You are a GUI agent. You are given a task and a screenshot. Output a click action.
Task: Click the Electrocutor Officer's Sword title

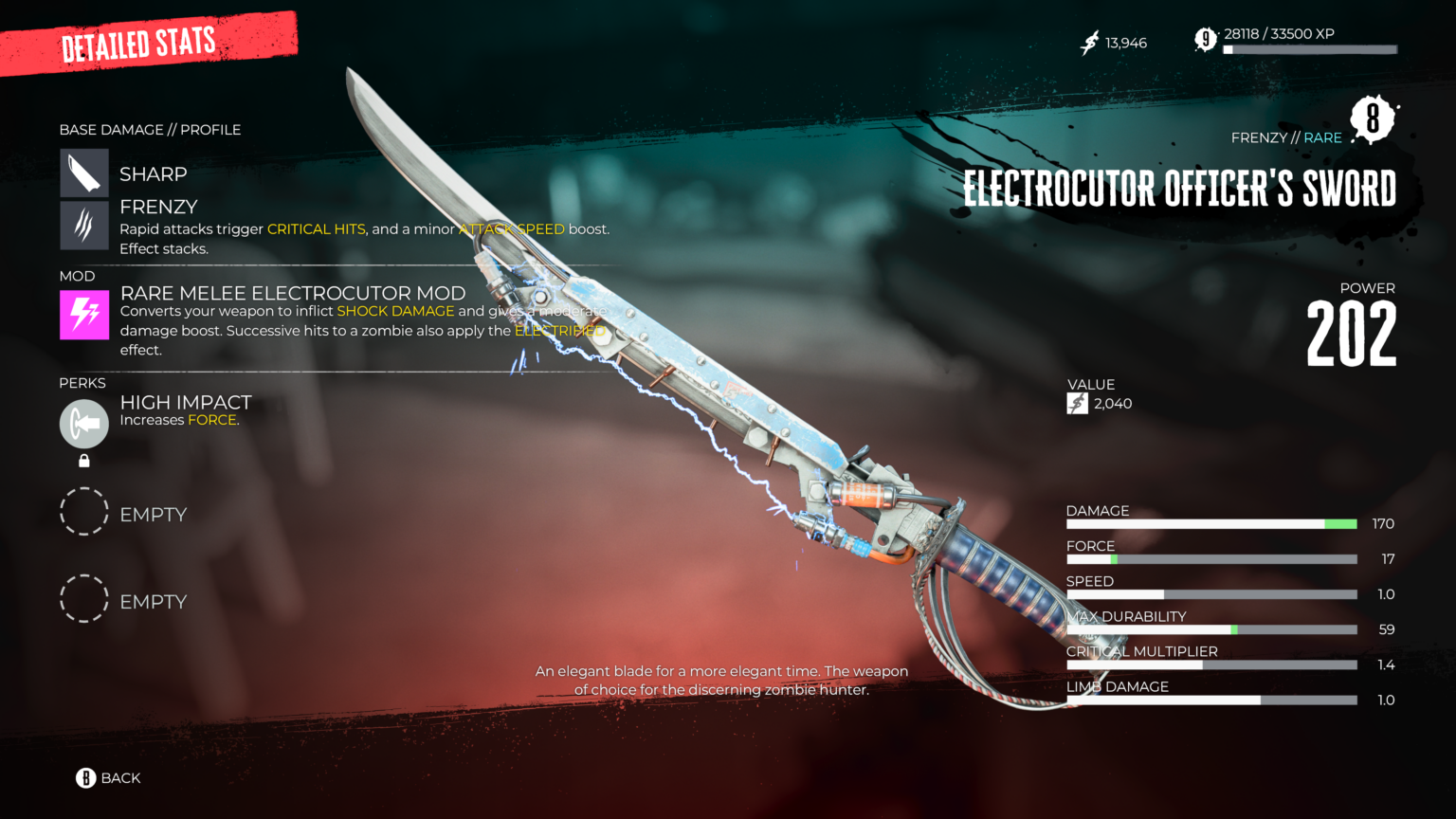(1179, 187)
